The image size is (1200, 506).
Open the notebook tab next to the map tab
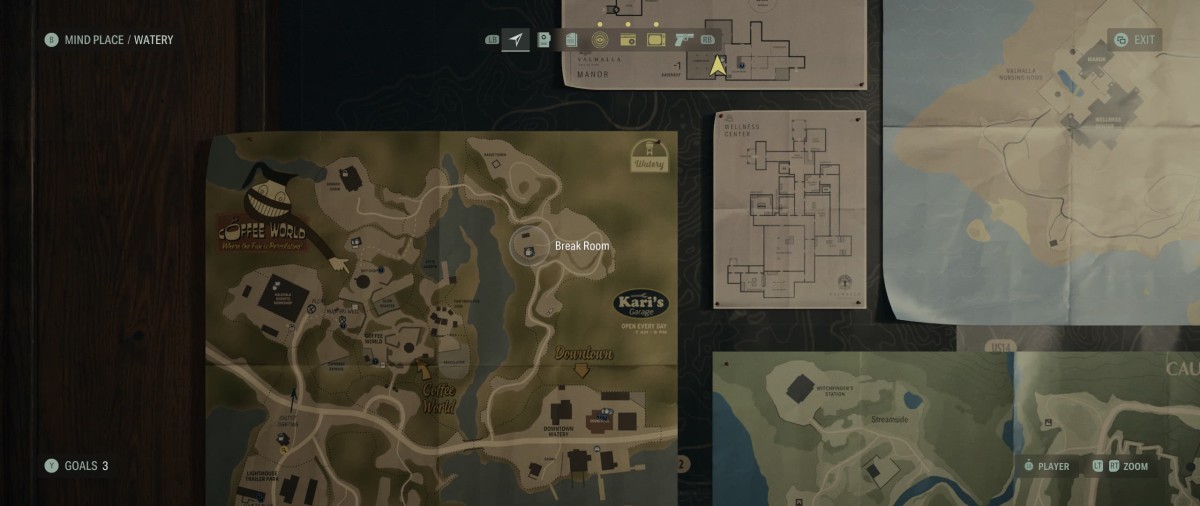click(x=544, y=40)
